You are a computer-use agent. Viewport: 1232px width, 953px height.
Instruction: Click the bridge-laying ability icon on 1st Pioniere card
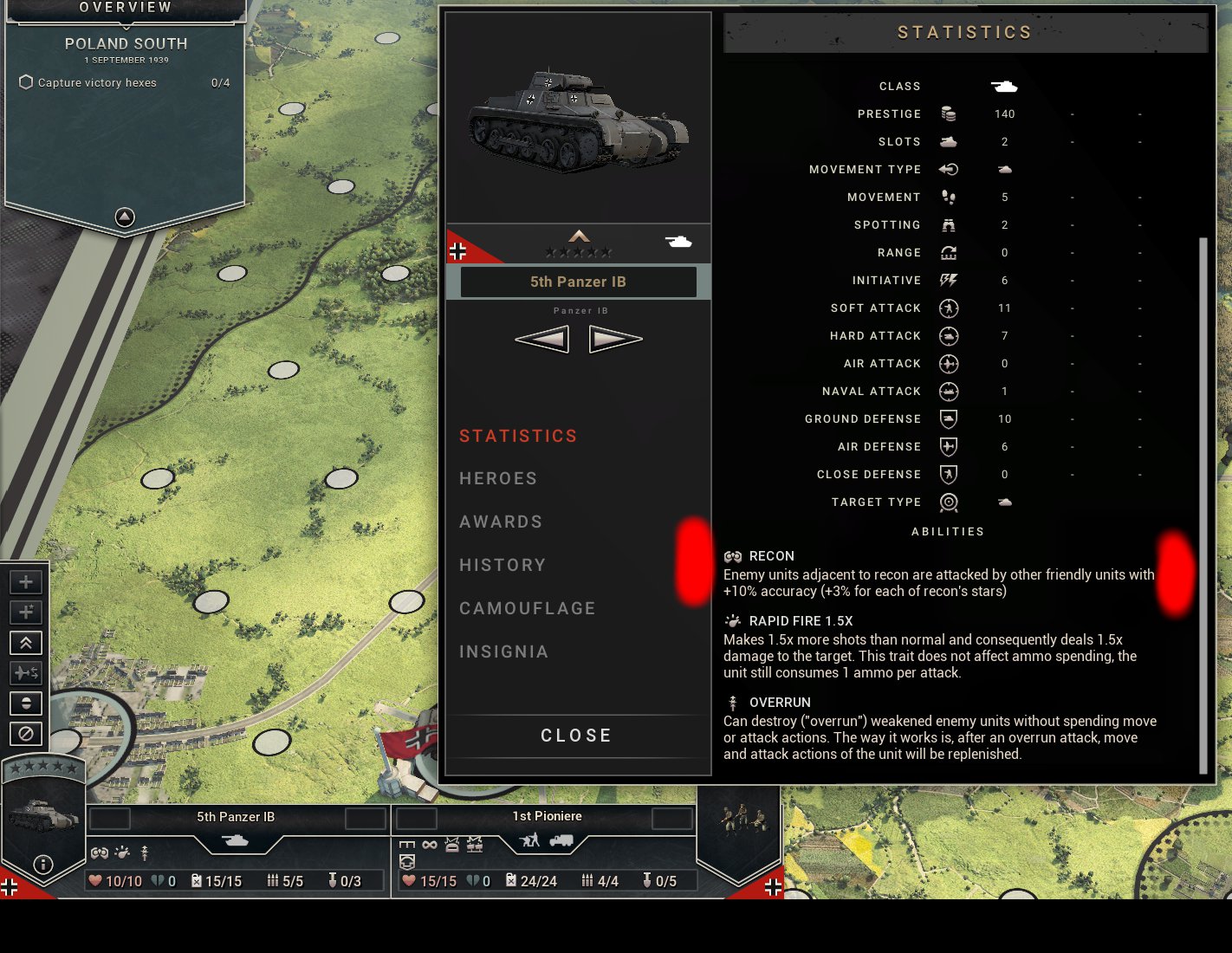pos(407,845)
